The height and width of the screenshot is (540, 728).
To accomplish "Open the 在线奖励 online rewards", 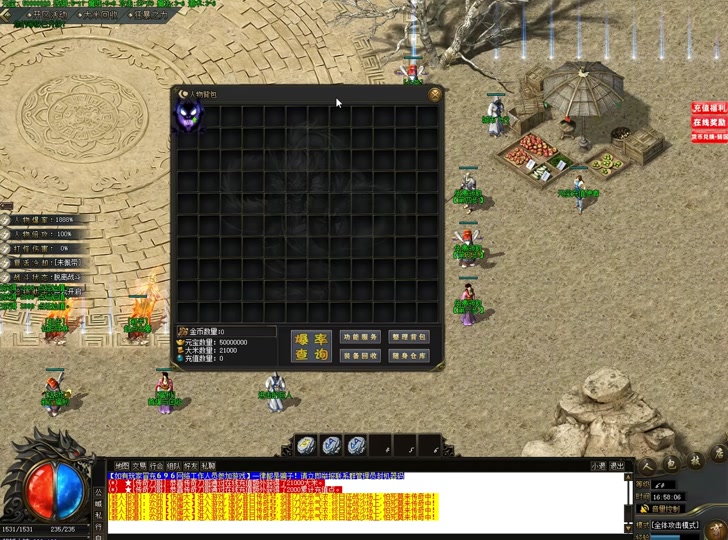I will click(709, 122).
